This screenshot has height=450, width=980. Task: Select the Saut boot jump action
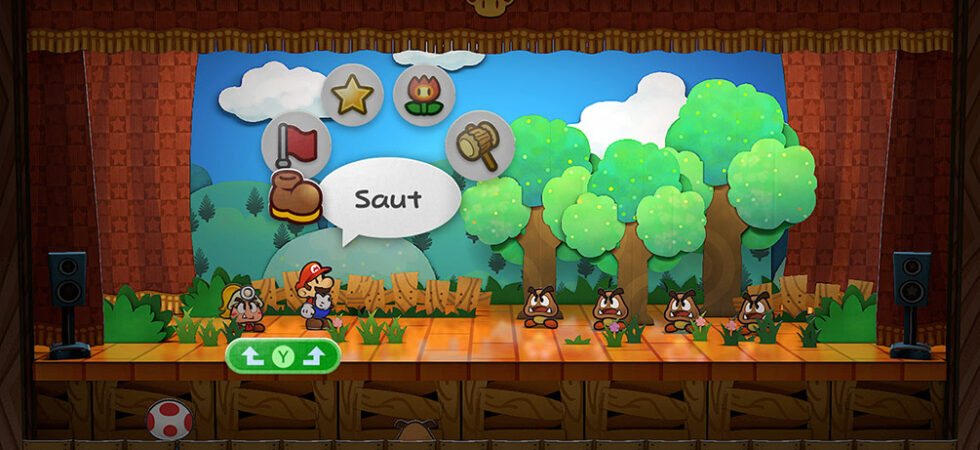click(295, 198)
